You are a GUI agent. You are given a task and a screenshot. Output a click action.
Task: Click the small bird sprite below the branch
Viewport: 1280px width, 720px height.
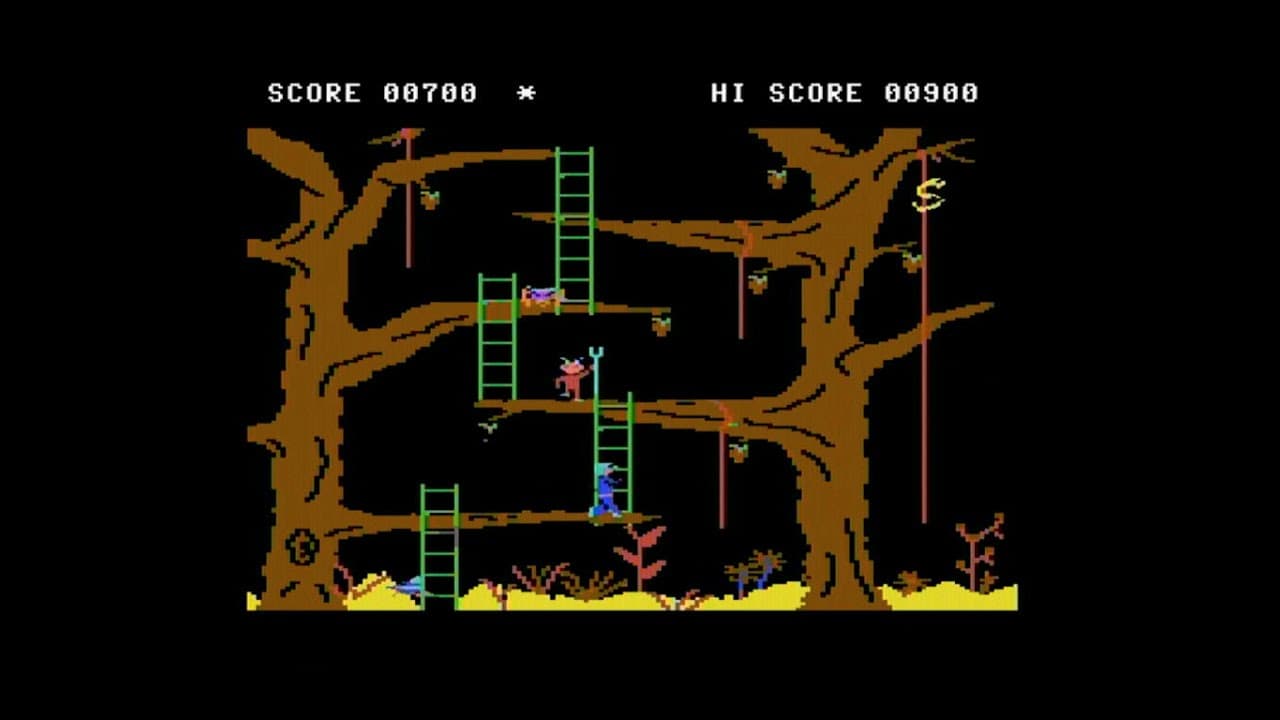coord(485,428)
